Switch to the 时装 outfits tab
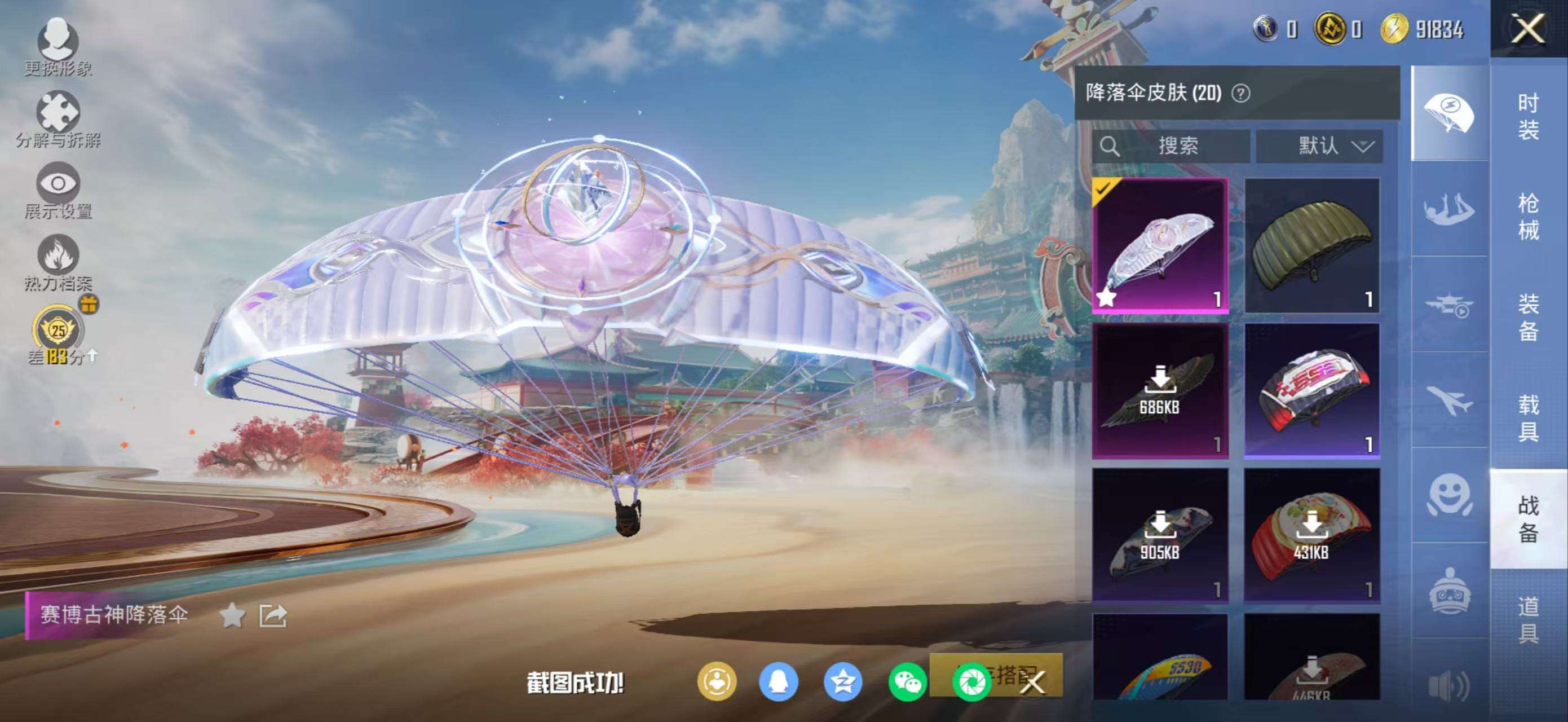The height and width of the screenshot is (722, 1568). (x=1528, y=117)
